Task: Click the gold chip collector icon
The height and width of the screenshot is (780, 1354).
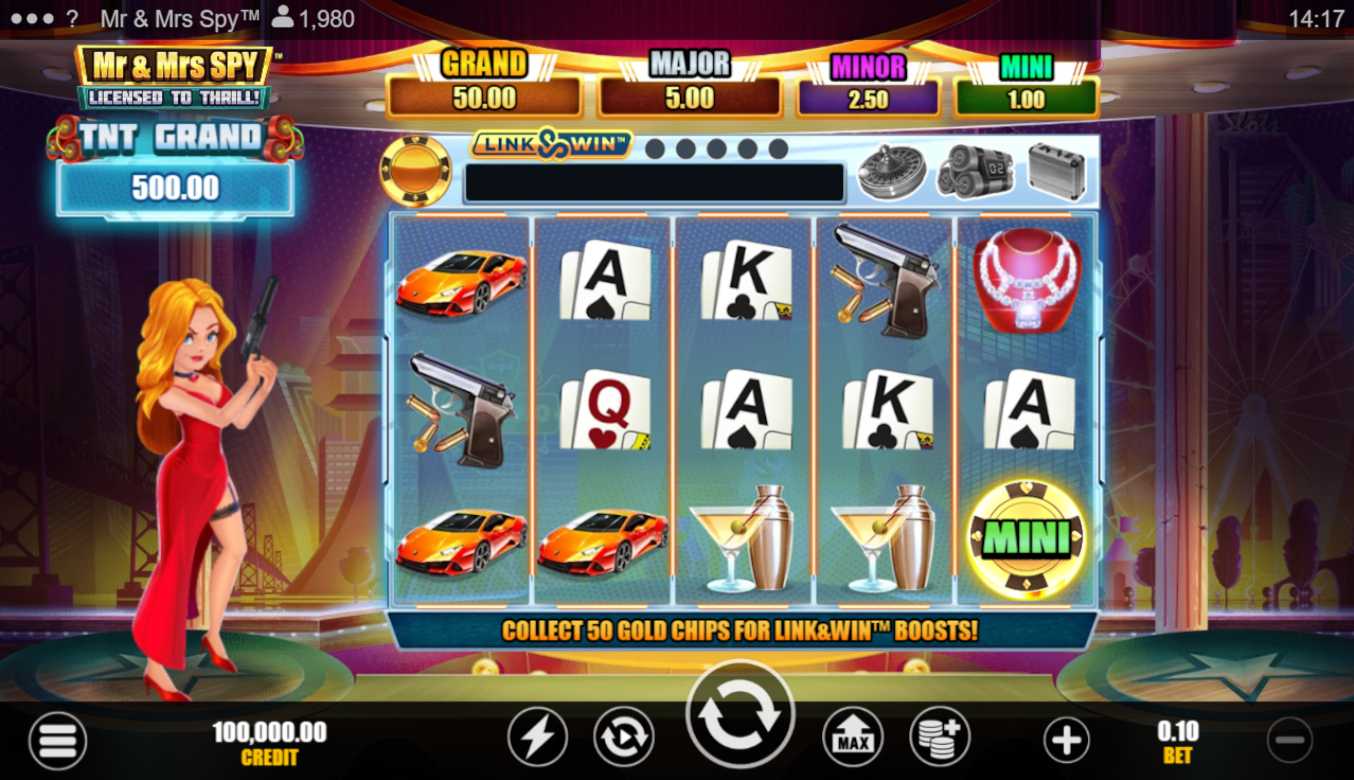Action: point(415,170)
